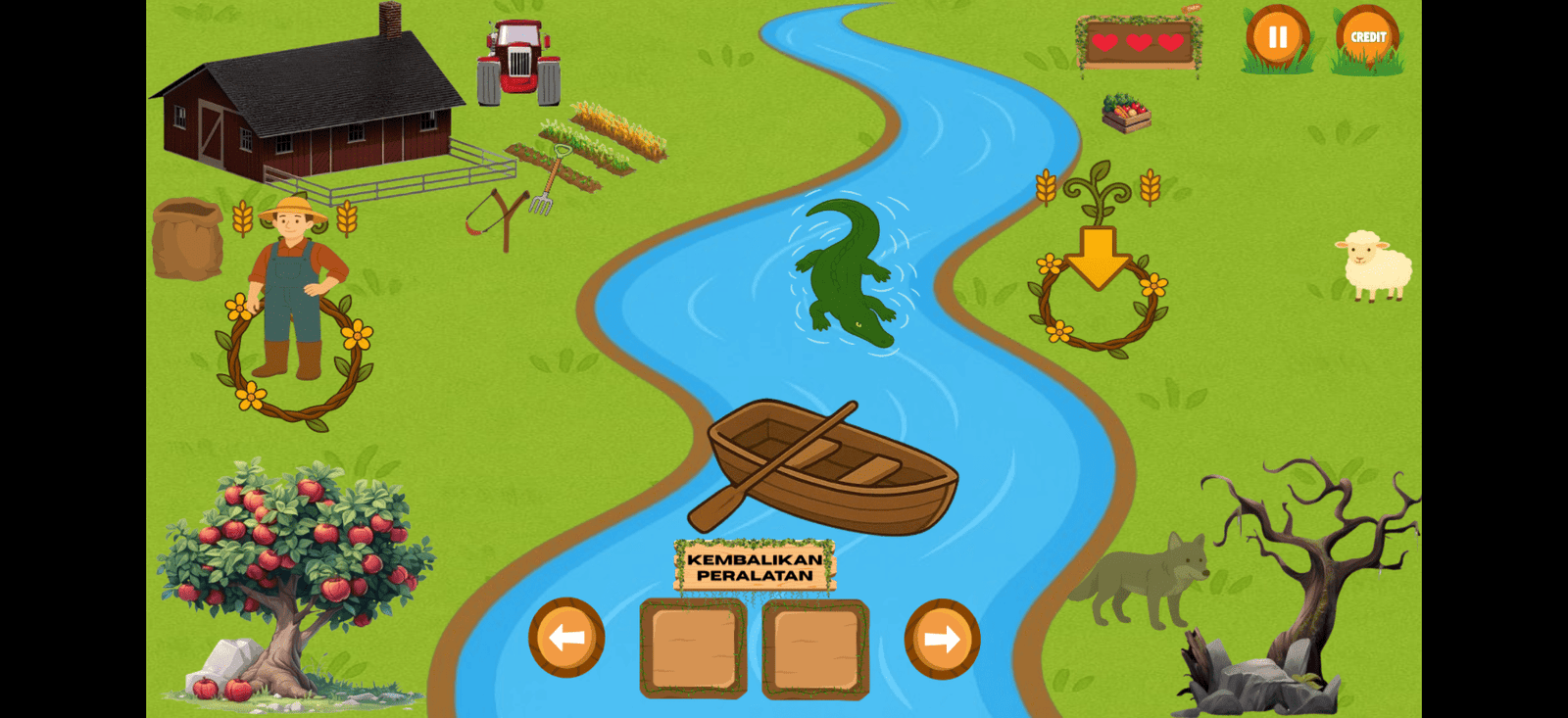This screenshot has height=718, width=1568.
Task: Click the three-hearts health bar
Action: tap(1140, 44)
